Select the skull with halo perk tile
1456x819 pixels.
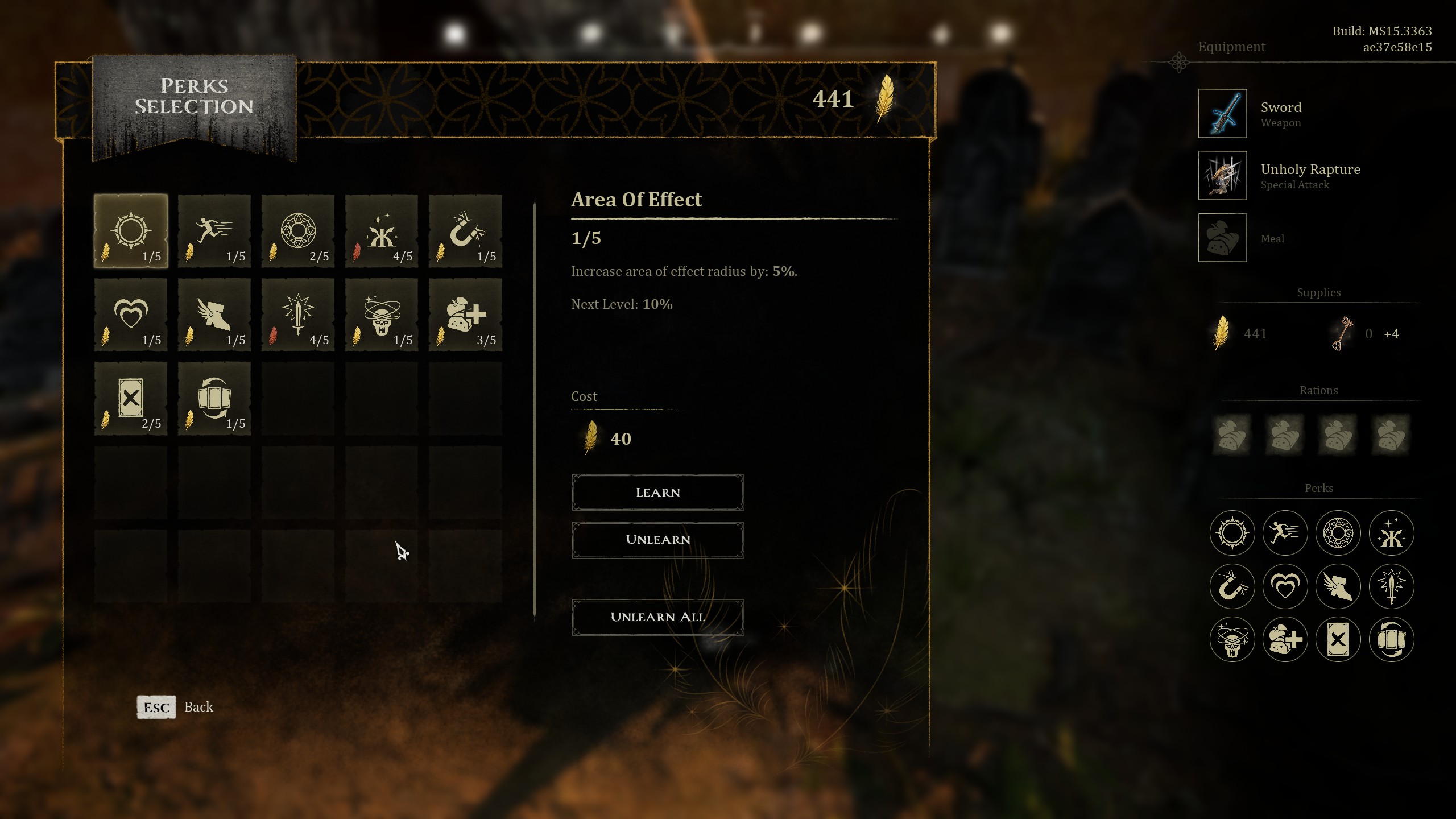[x=382, y=315]
